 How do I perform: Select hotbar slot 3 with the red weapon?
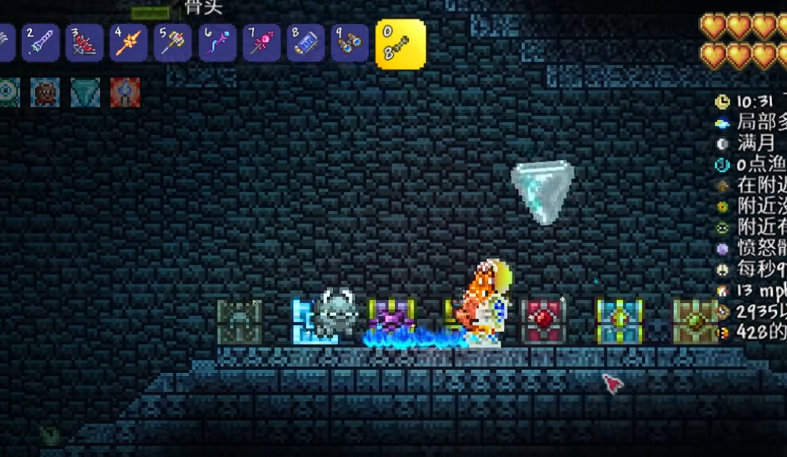[x=85, y=44]
